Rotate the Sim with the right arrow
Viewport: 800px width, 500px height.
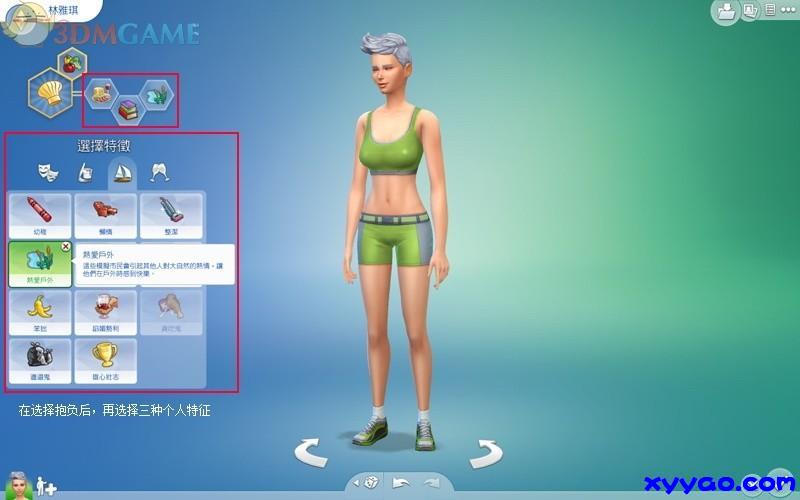click(x=486, y=453)
